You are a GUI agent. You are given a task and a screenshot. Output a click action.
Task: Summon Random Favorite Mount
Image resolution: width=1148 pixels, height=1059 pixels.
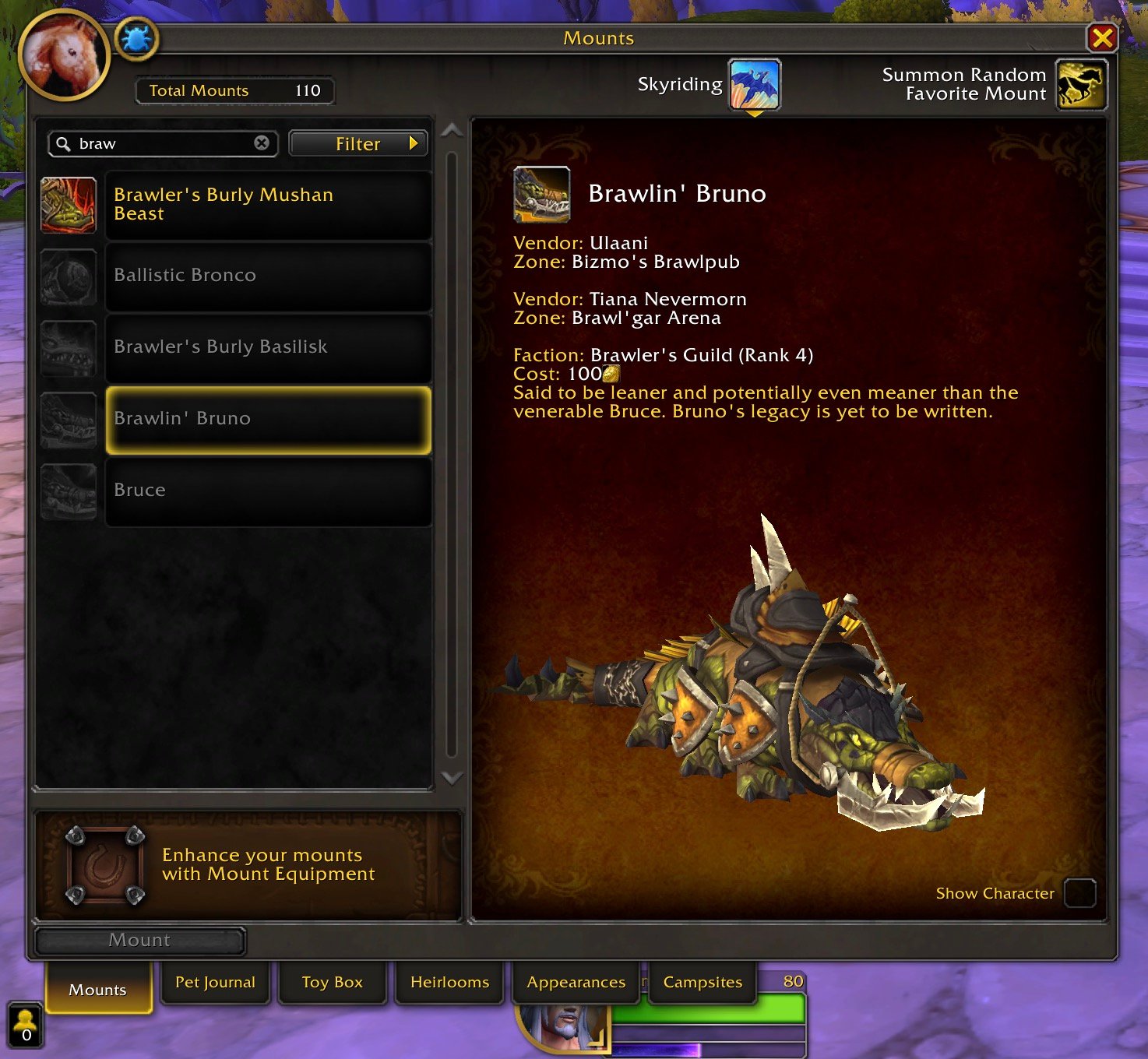click(x=1081, y=84)
